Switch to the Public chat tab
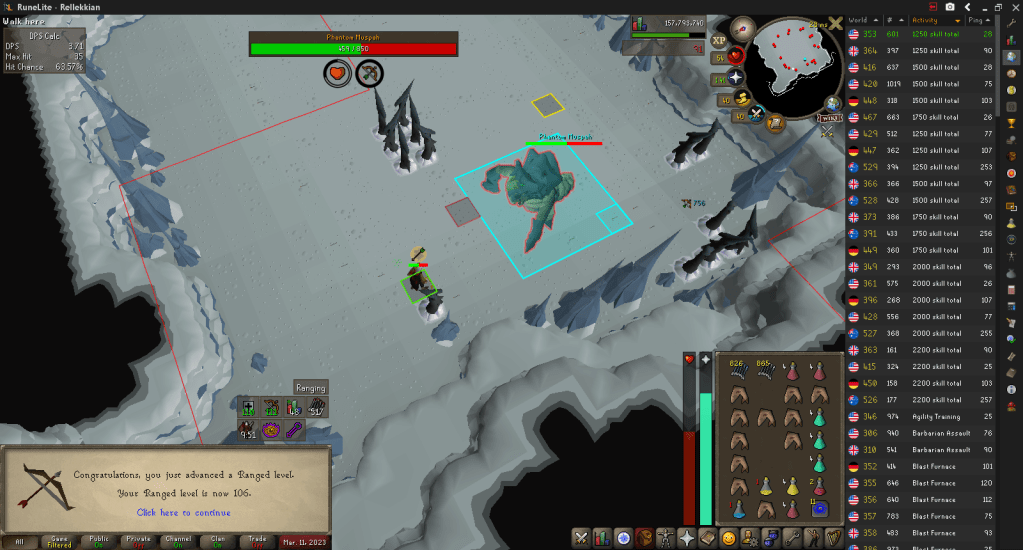 (99, 541)
